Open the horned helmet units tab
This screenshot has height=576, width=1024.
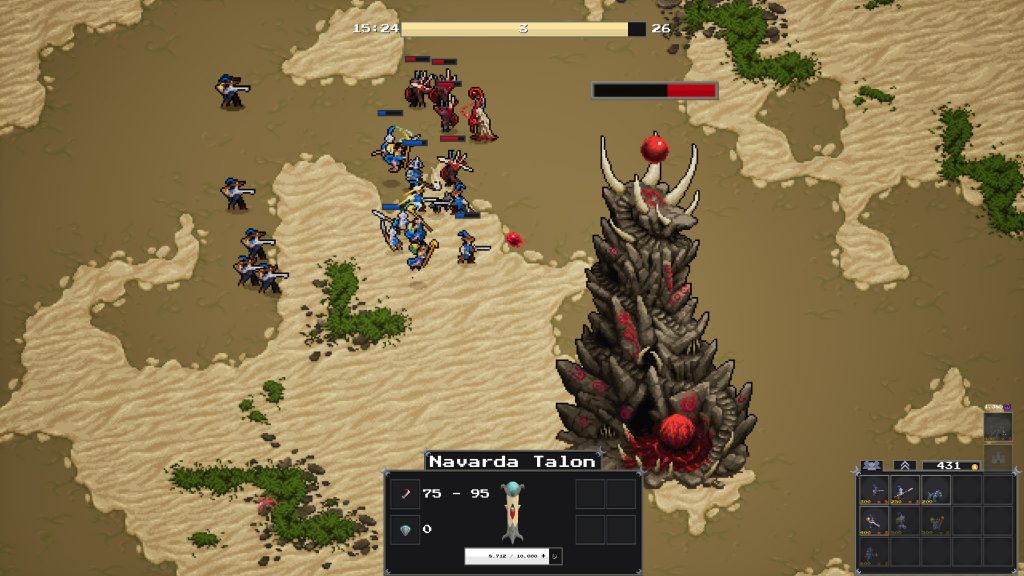[x=871, y=465]
